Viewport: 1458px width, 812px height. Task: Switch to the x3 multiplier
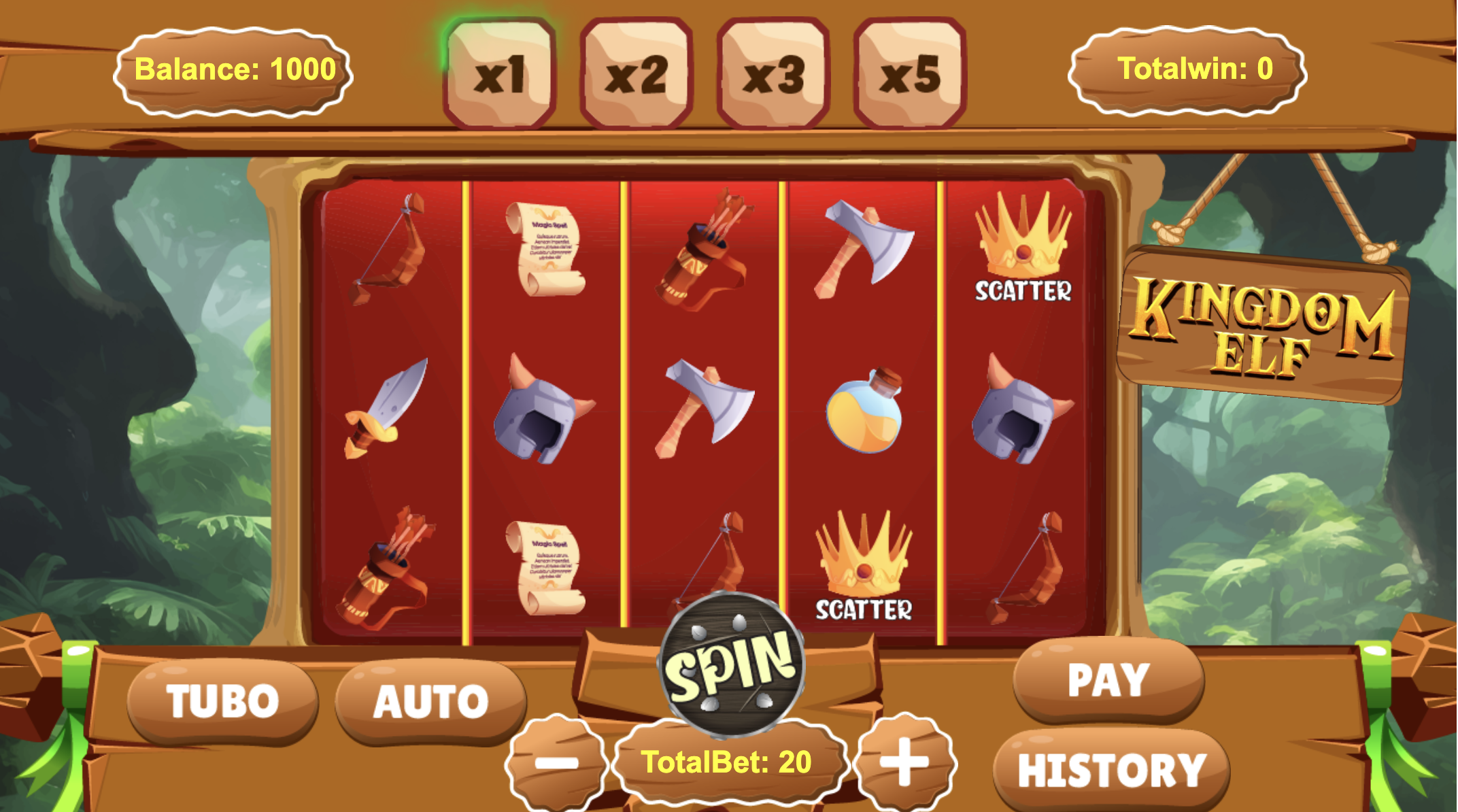tap(773, 73)
